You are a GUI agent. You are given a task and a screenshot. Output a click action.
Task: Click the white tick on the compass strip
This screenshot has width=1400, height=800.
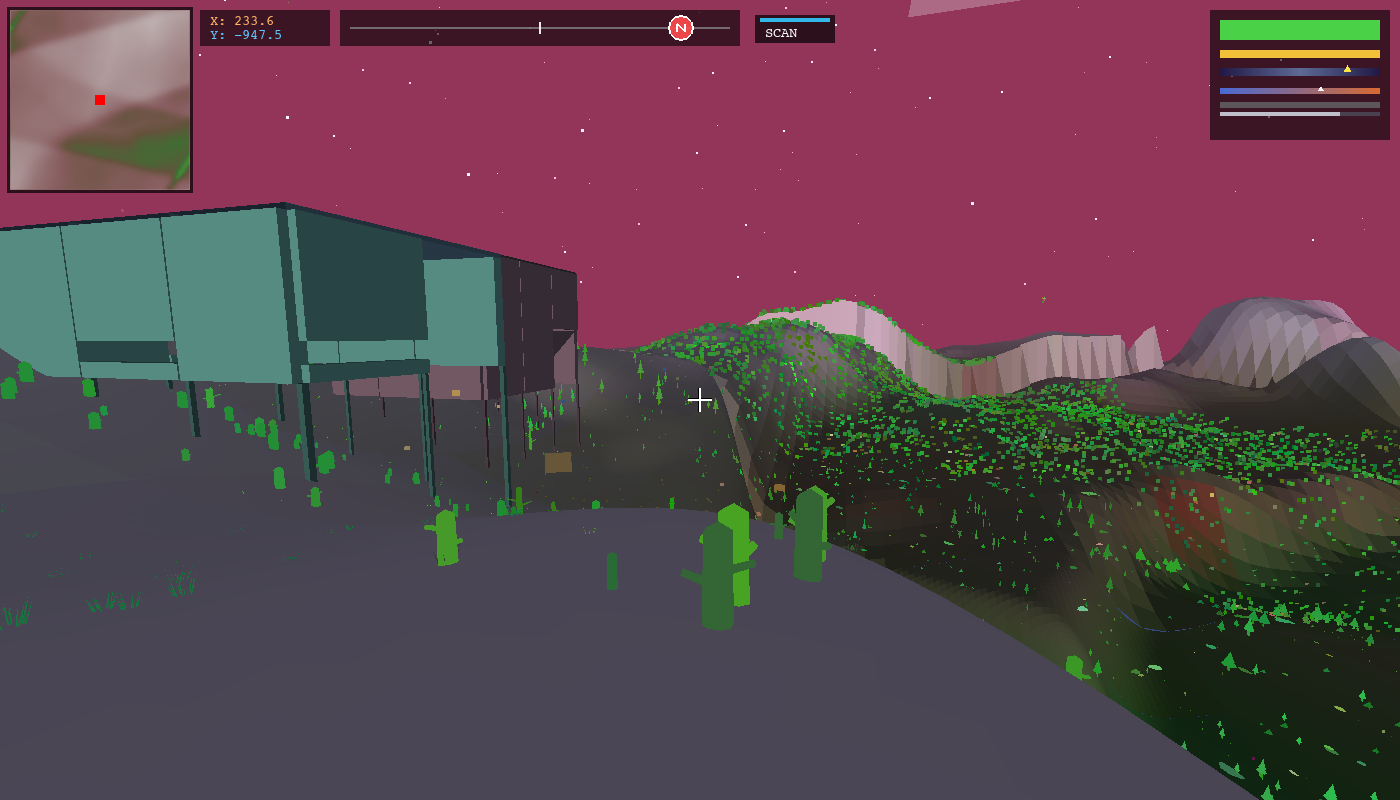pyautogui.click(x=539, y=27)
